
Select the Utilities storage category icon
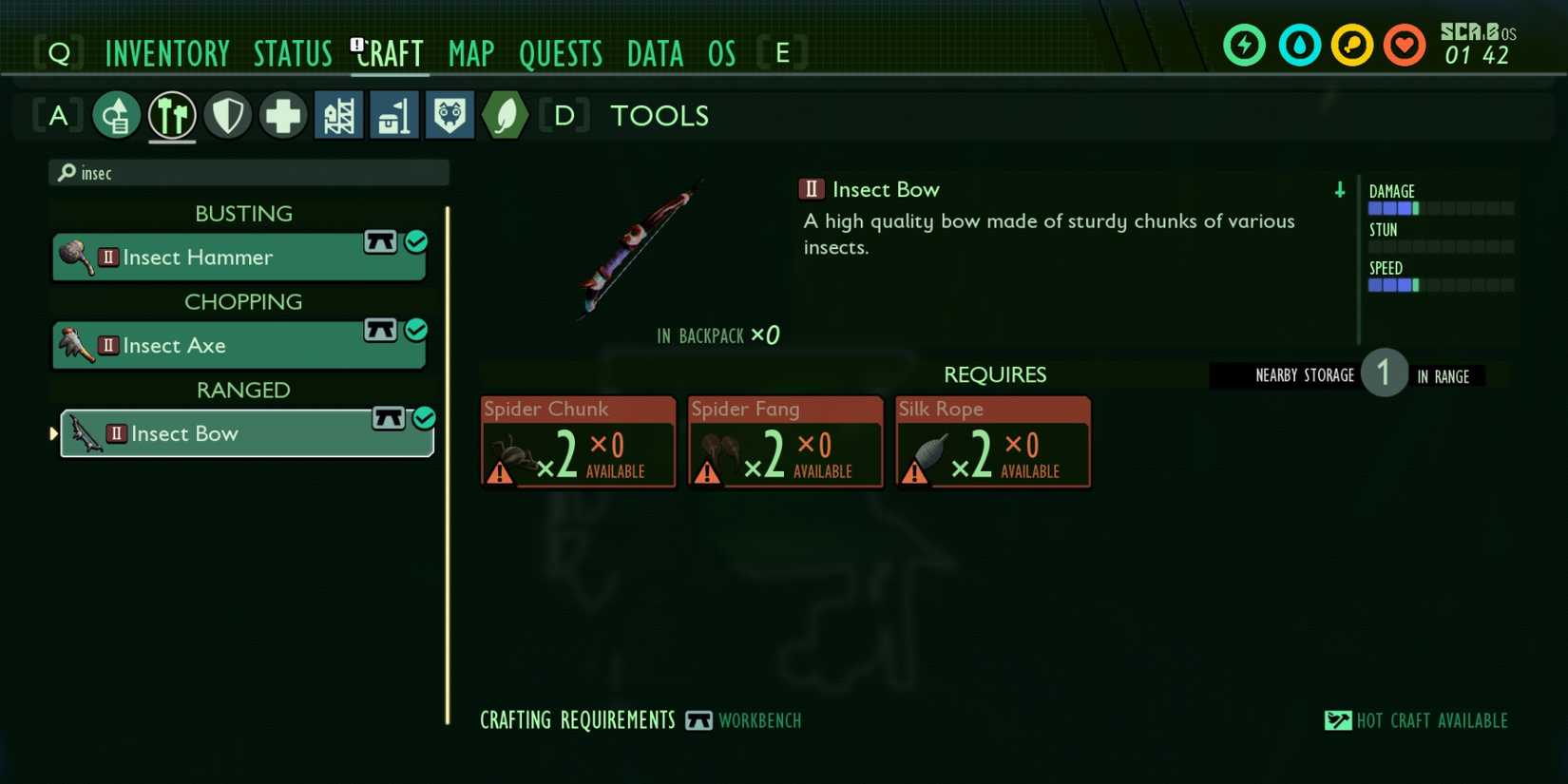(393, 114)
